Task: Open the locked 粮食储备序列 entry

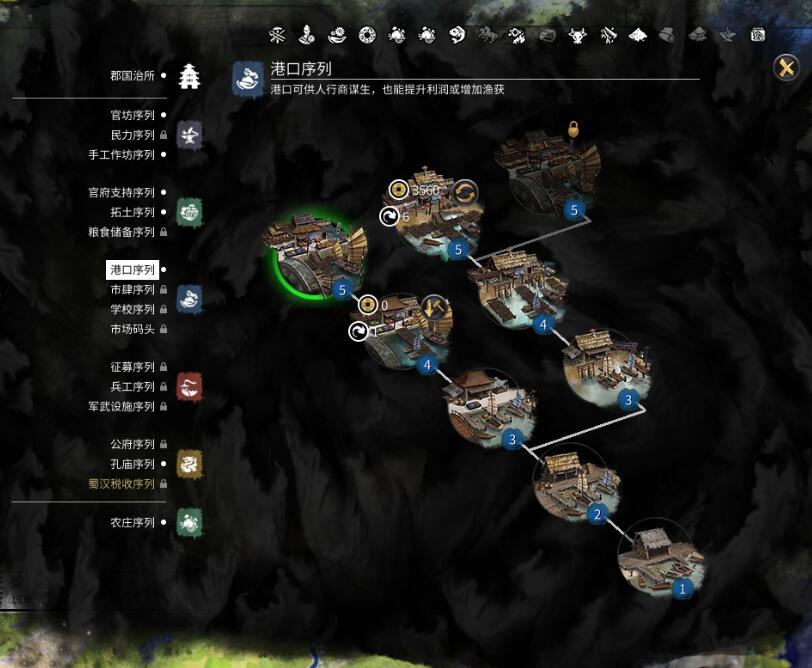Action: point(121,232)
